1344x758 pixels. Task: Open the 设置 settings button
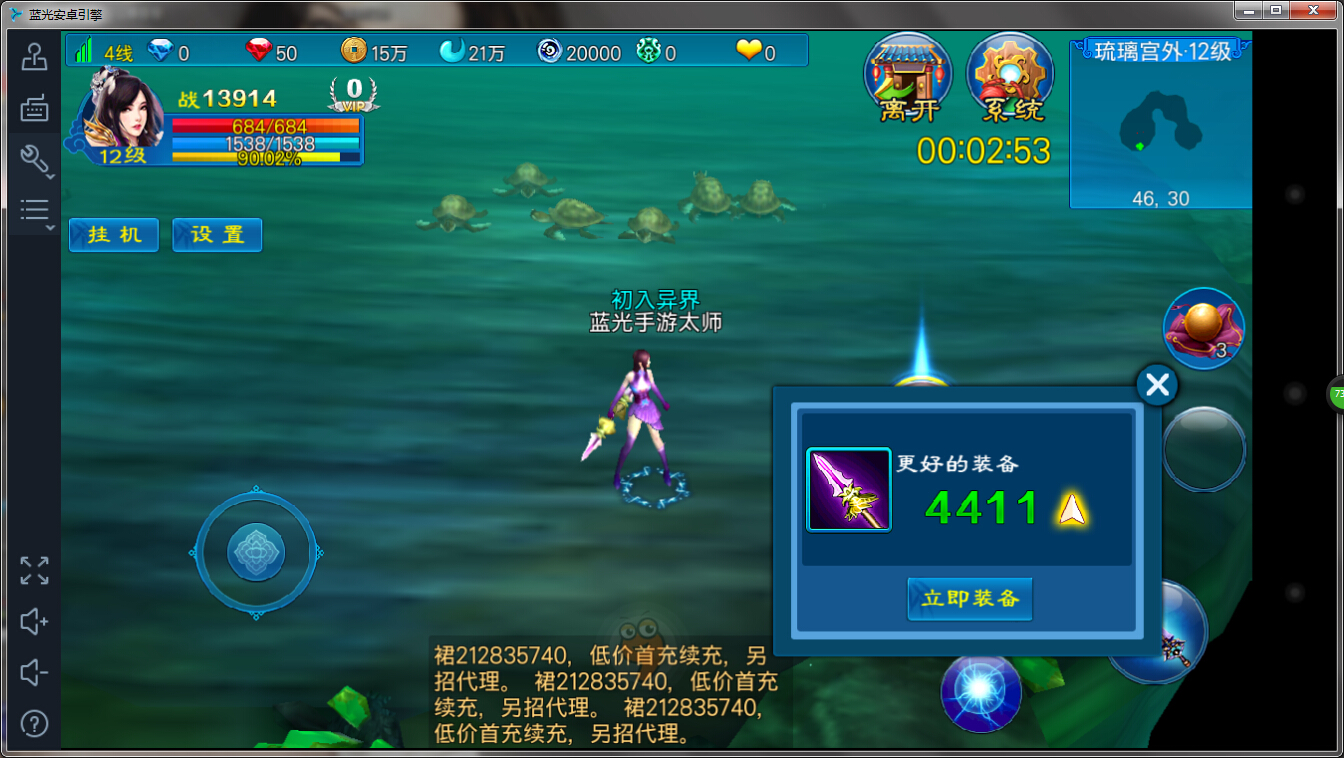point(217,235)
